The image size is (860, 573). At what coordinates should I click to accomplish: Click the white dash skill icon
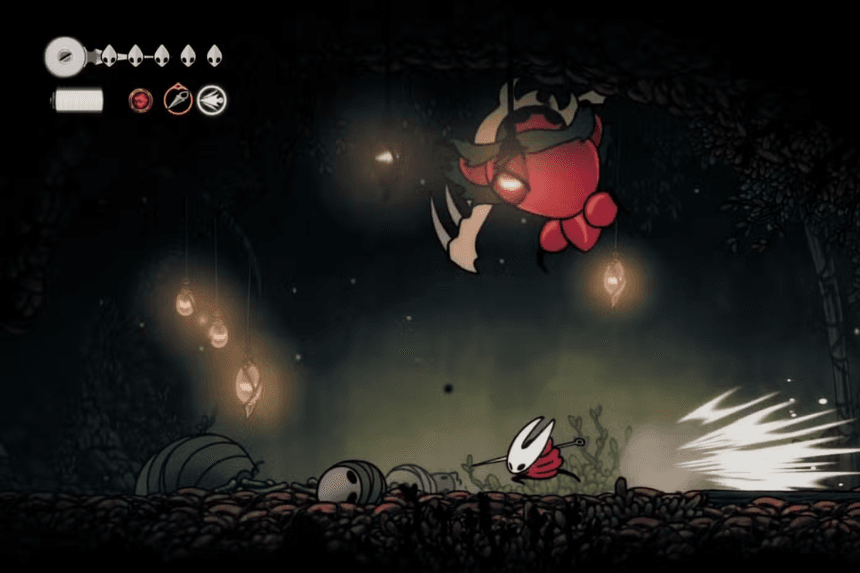pos(211,99)
